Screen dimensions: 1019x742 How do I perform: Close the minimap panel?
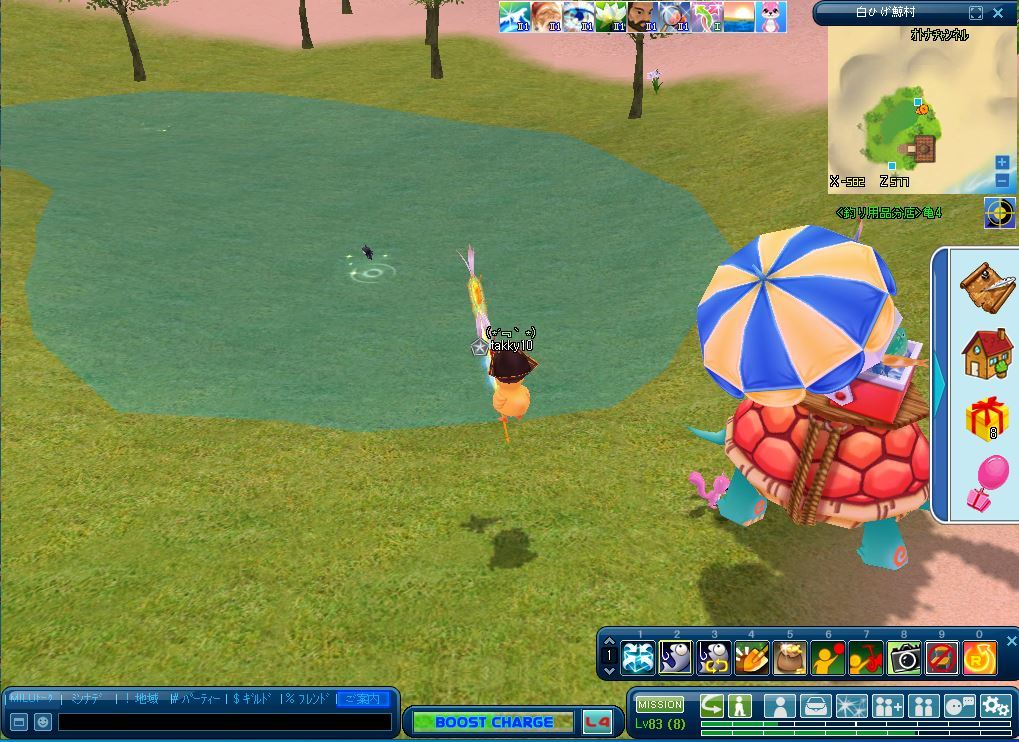point(998,13)
